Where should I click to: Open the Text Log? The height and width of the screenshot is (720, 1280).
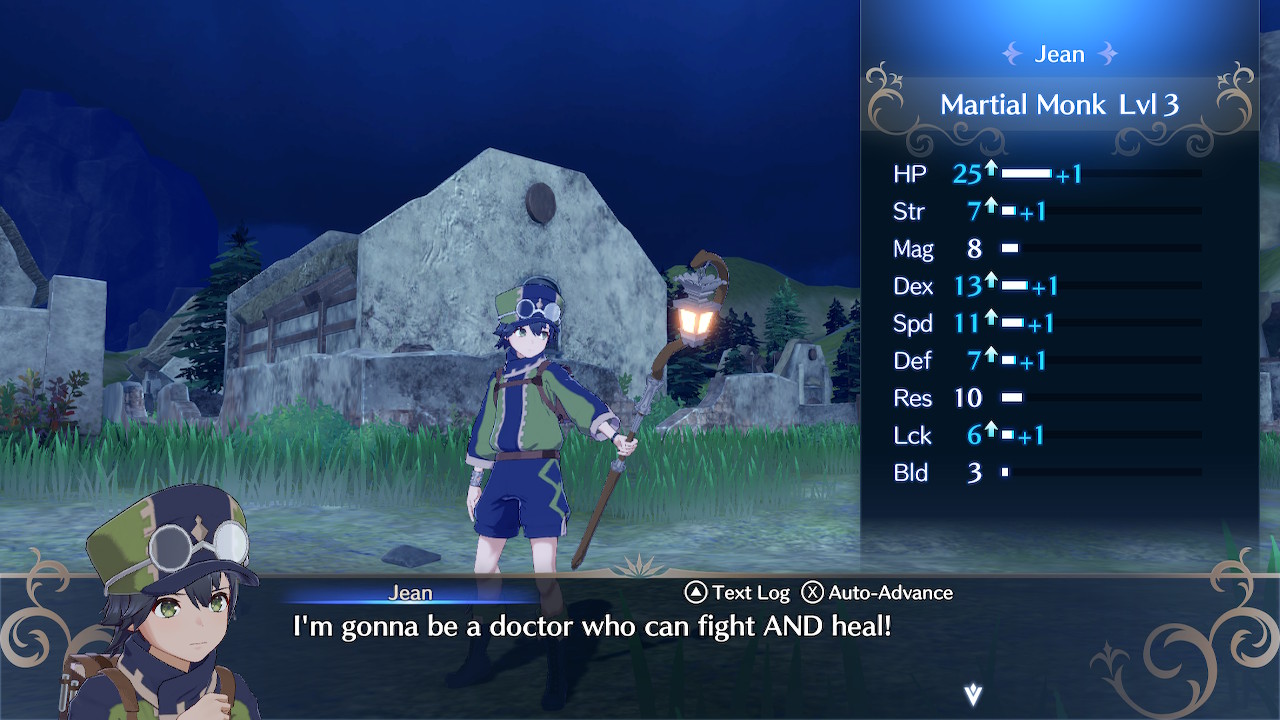(737, 593)
